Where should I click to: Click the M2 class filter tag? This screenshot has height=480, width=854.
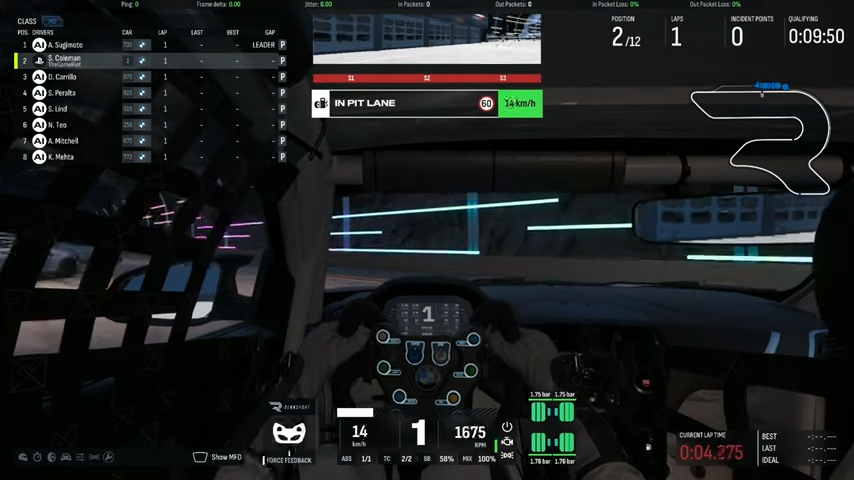(x=51, y=21)
